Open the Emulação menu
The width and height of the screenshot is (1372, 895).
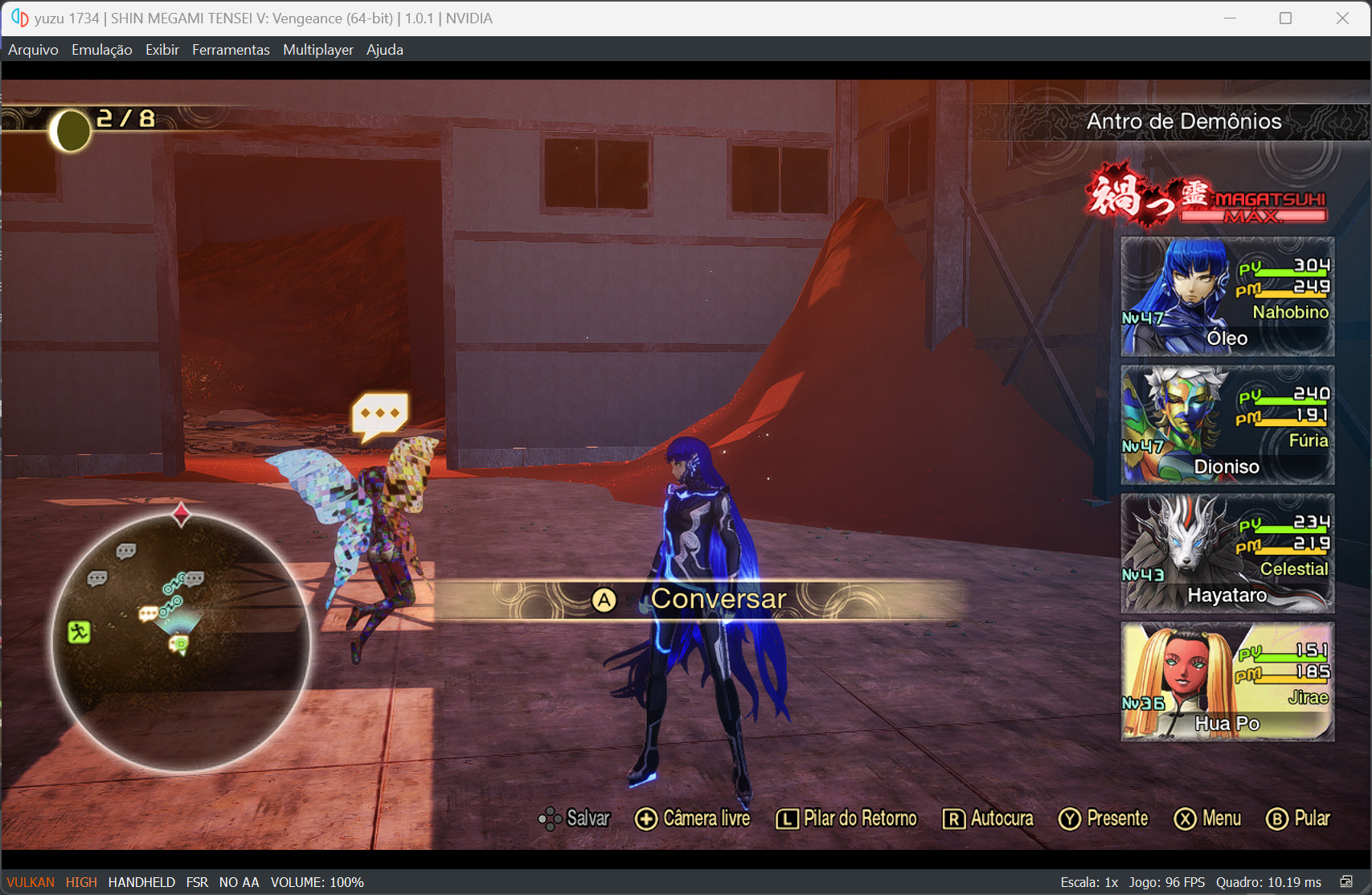click(x=101, y=49)
